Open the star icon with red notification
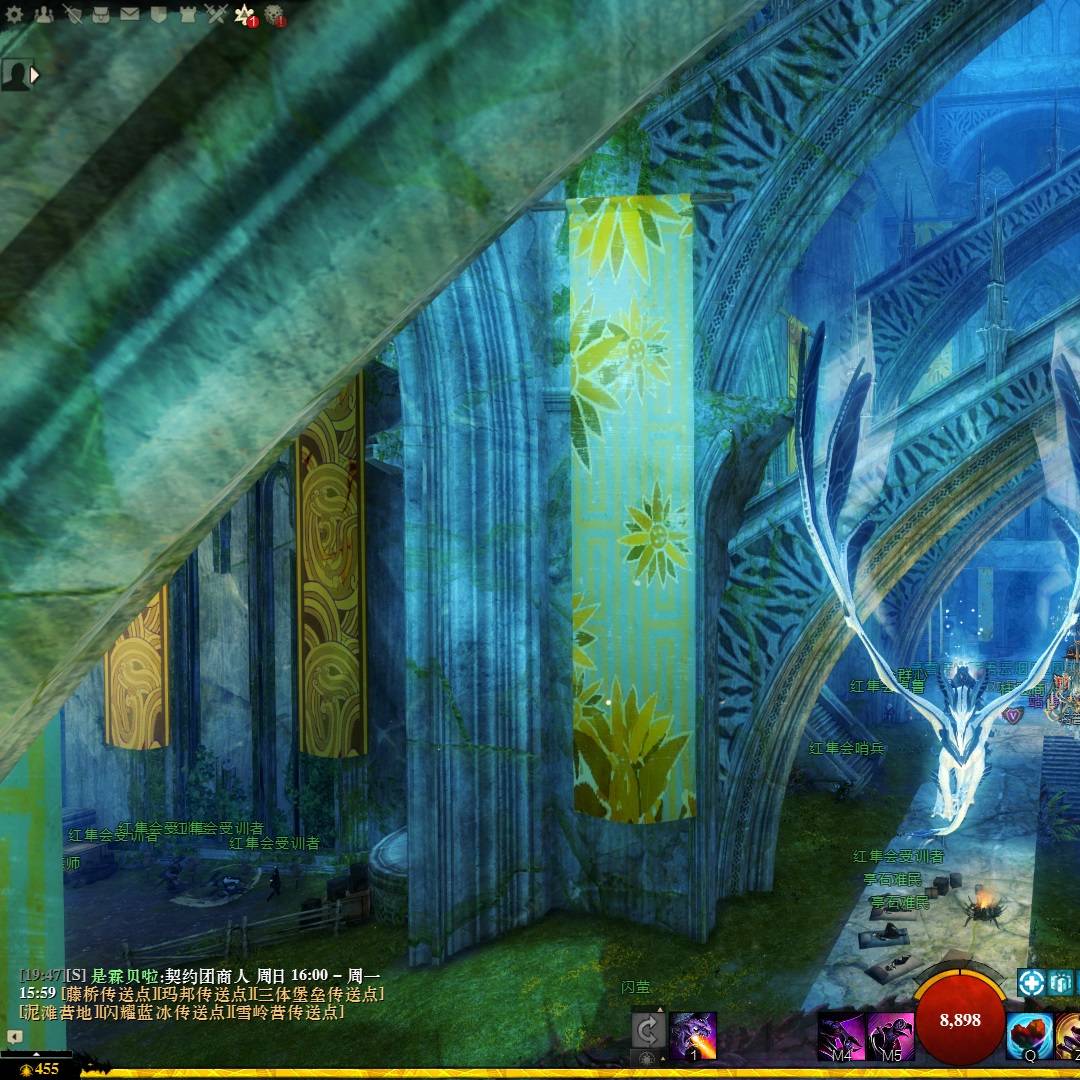The image size is (1080, 1080). [244, 14]
